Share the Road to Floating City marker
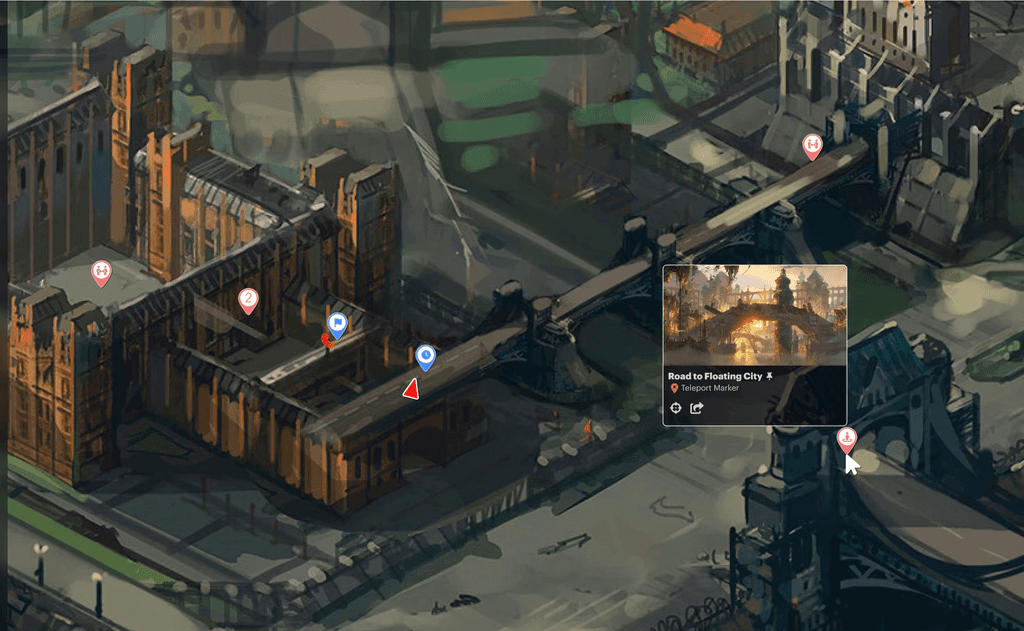This screenshot has height=631, width=1024. click(698, 408)
